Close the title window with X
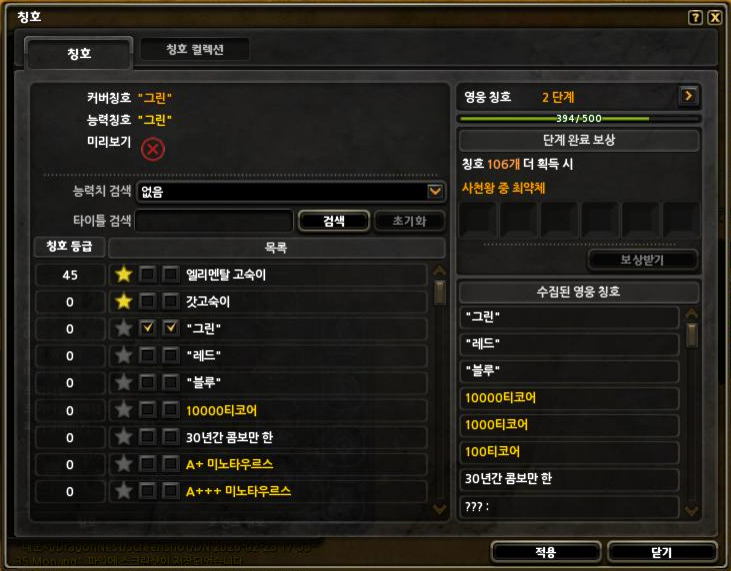The width and height of the screenshot is (731, 571). click(x=714, y=17)
